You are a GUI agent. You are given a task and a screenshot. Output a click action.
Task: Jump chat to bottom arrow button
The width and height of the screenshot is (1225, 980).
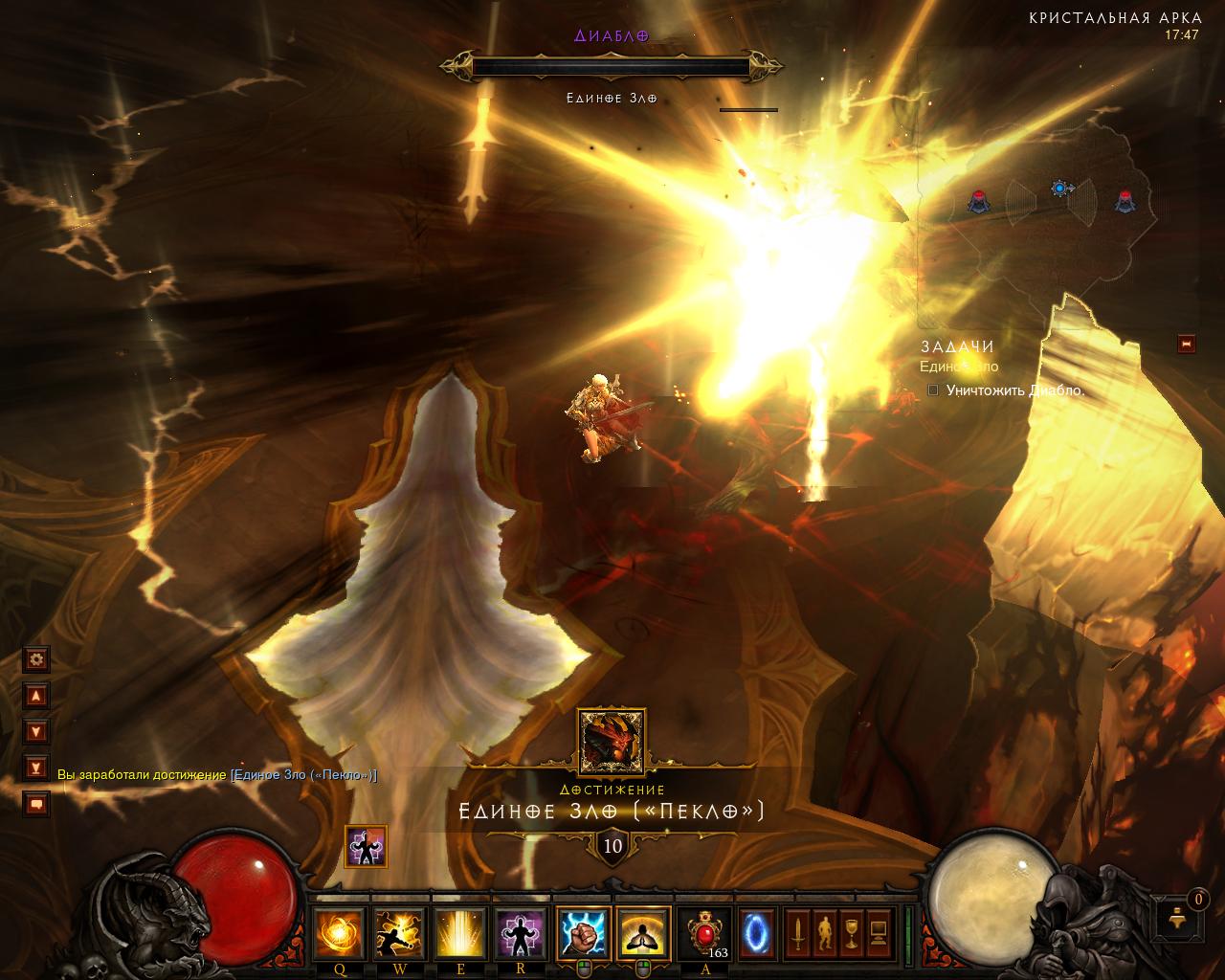click(x=36, y=768)
